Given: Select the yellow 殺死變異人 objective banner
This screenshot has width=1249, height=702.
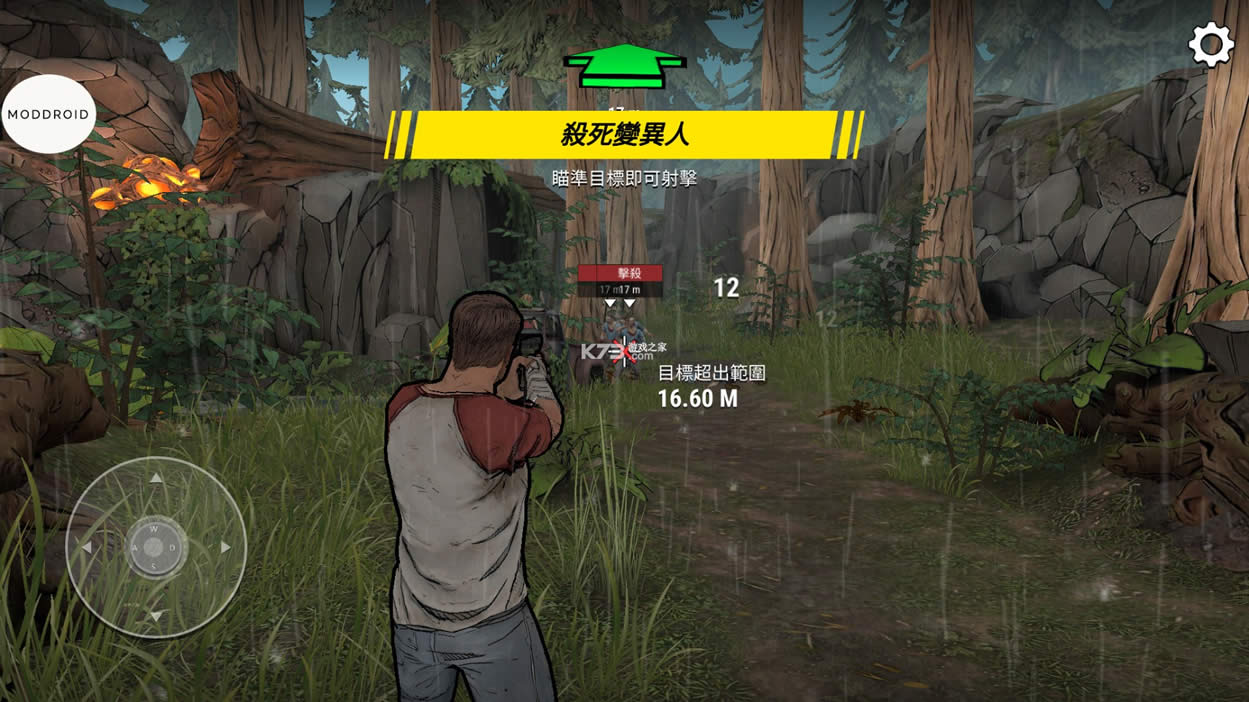Looking at the screenshot, I should click(x=625, y=134).
